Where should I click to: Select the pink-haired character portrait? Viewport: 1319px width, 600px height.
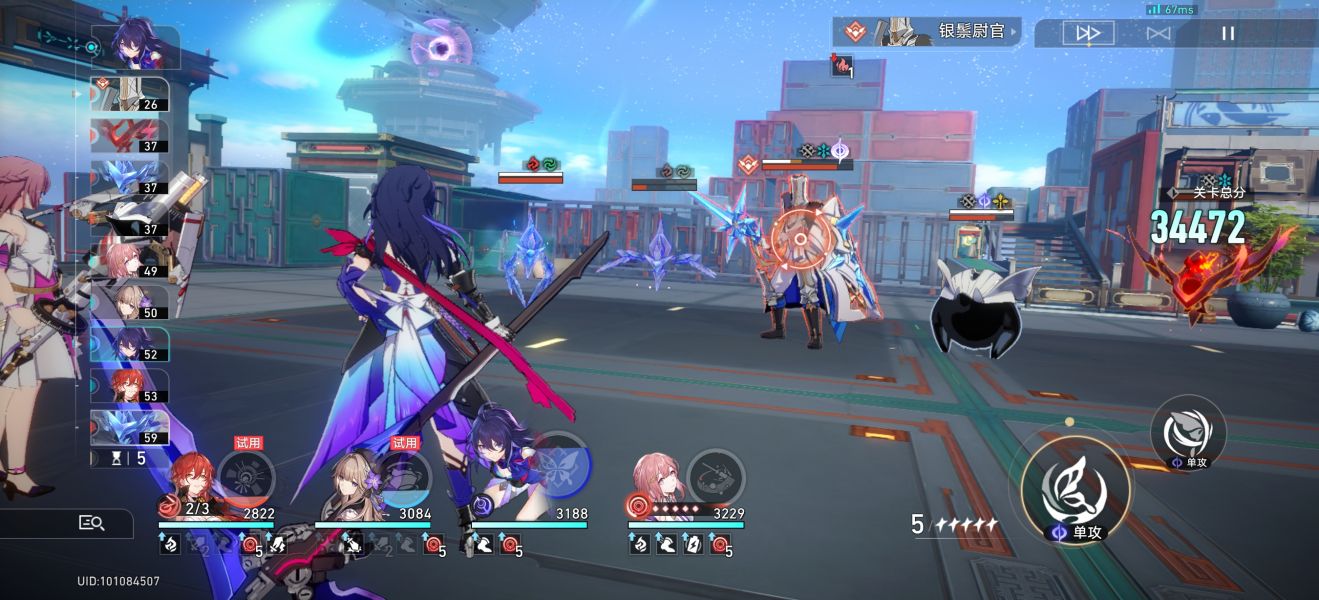(x=656, y=481)
